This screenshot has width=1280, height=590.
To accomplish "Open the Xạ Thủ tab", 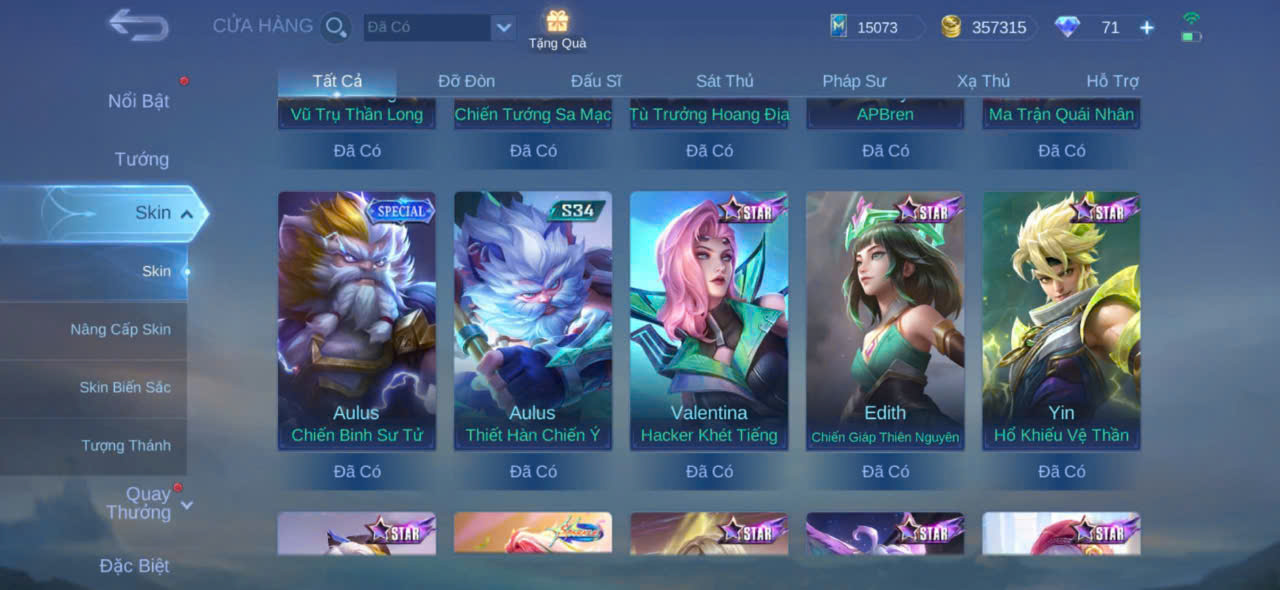I will [983, 81].
